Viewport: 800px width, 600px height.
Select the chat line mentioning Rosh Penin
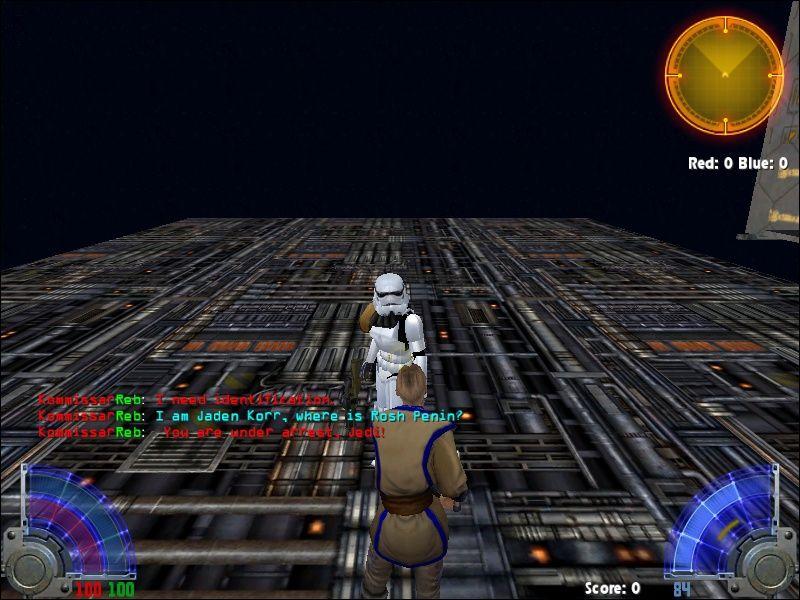[x=250, y=416]
